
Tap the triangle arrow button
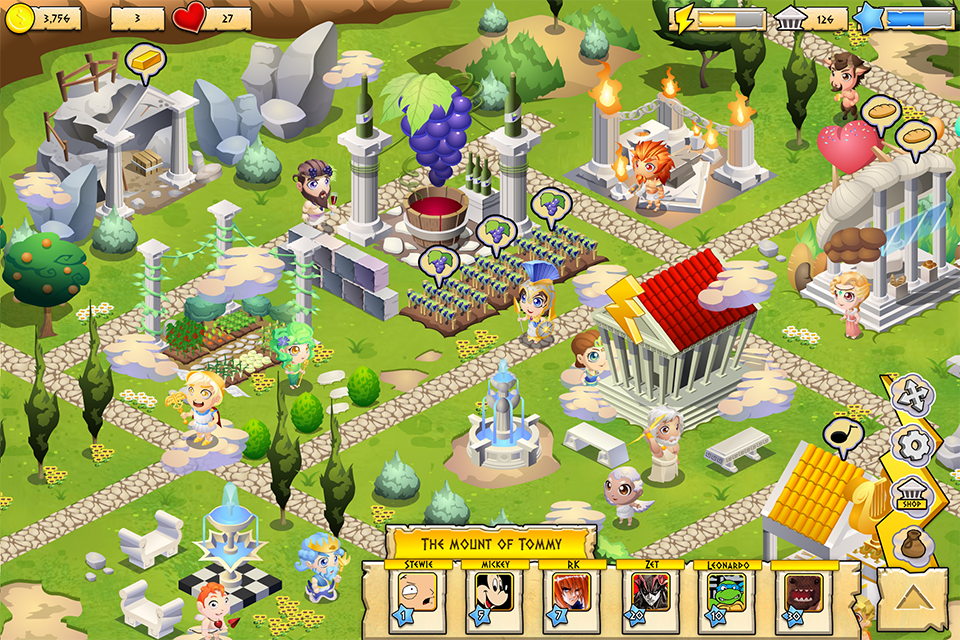(913, 603)
